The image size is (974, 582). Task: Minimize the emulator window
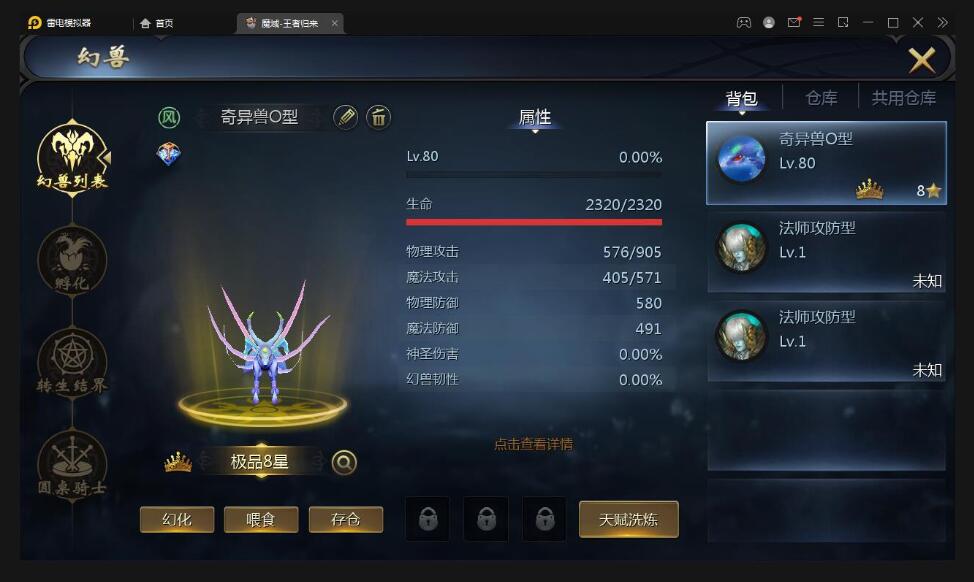pyautogui.click(x=868, y=22)
